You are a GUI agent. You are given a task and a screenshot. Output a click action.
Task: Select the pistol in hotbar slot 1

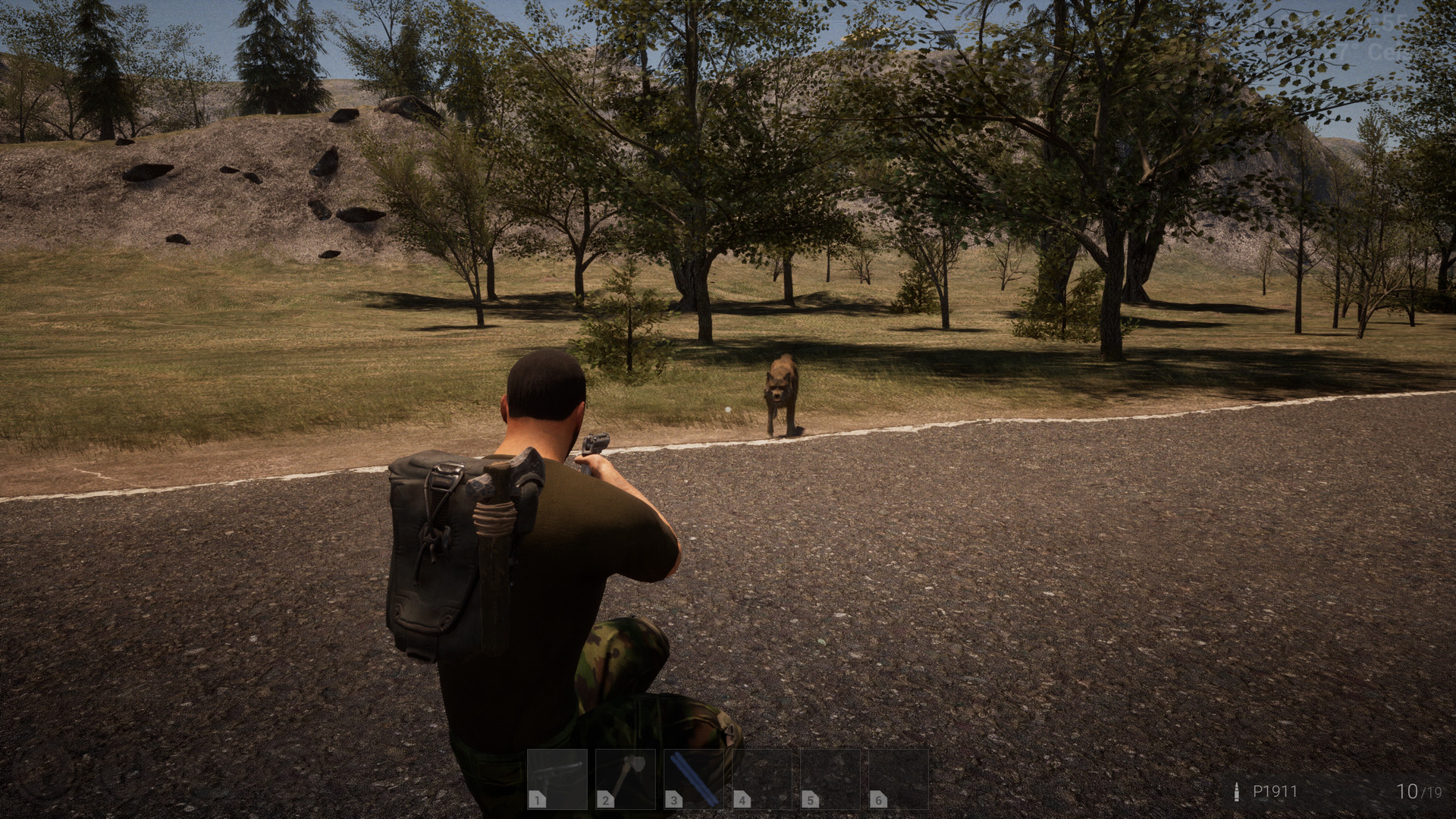(x=557, y=779)
